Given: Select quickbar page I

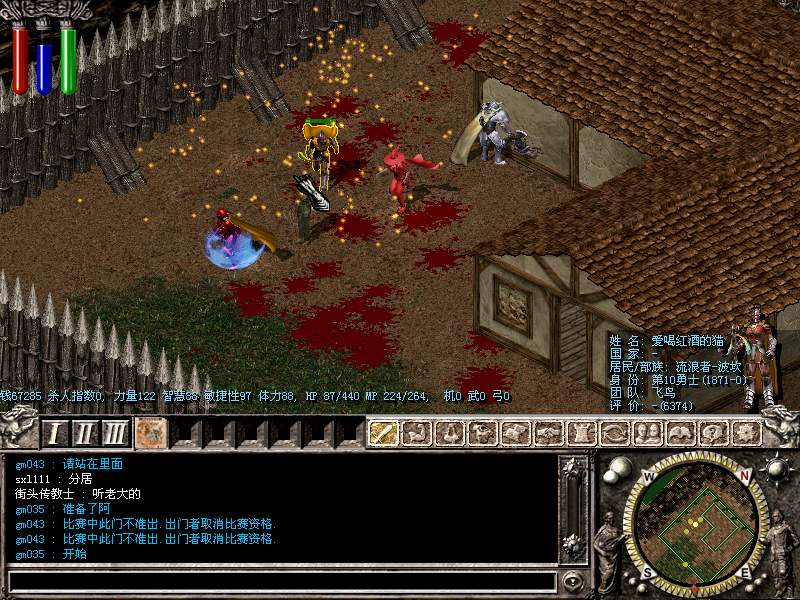Looking at the screenshot, I should coord(56,433).
